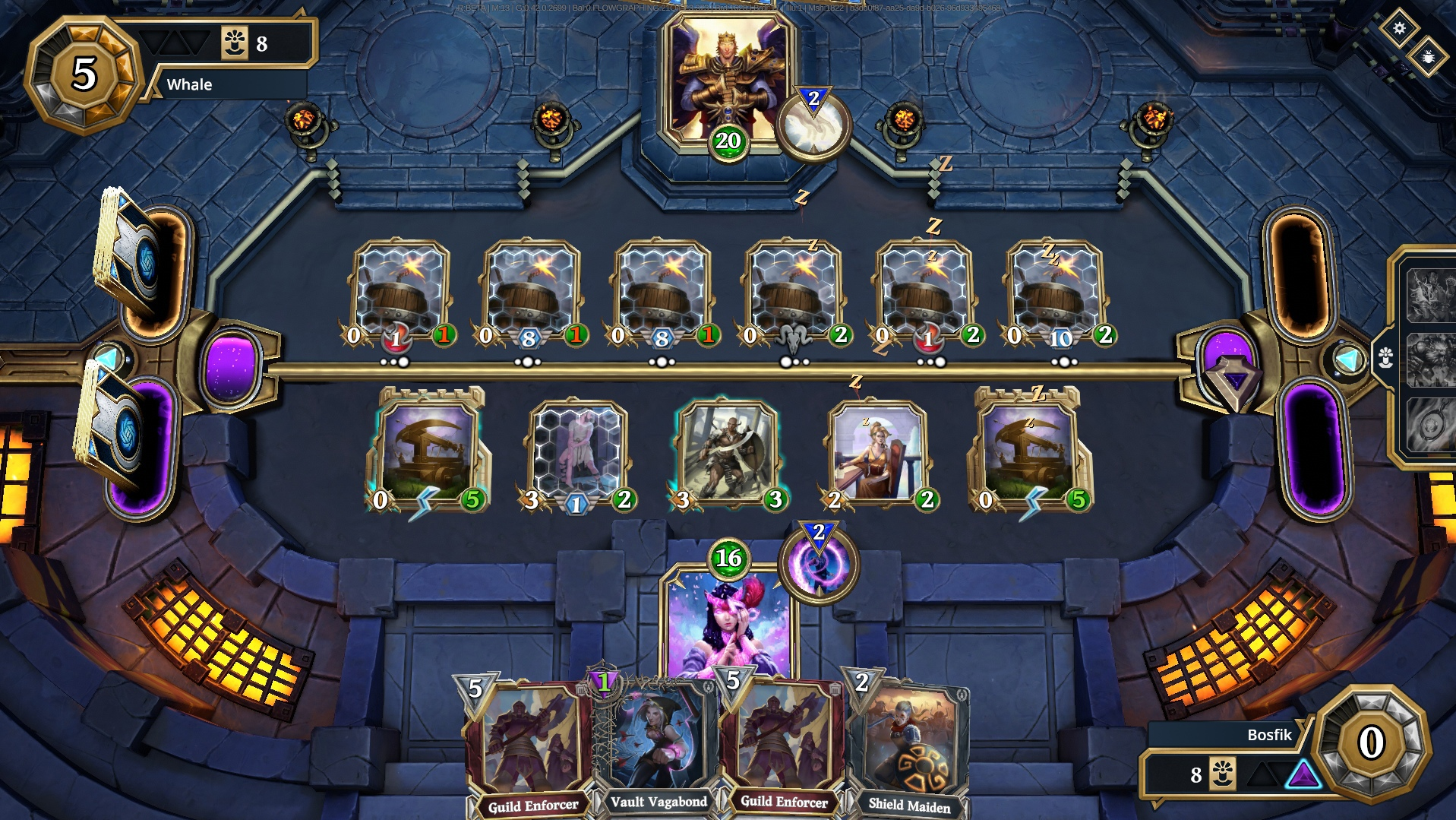Inspect the opponent's white god power
The width and height of the screenshot is (1456, 820).
(813, 125)
